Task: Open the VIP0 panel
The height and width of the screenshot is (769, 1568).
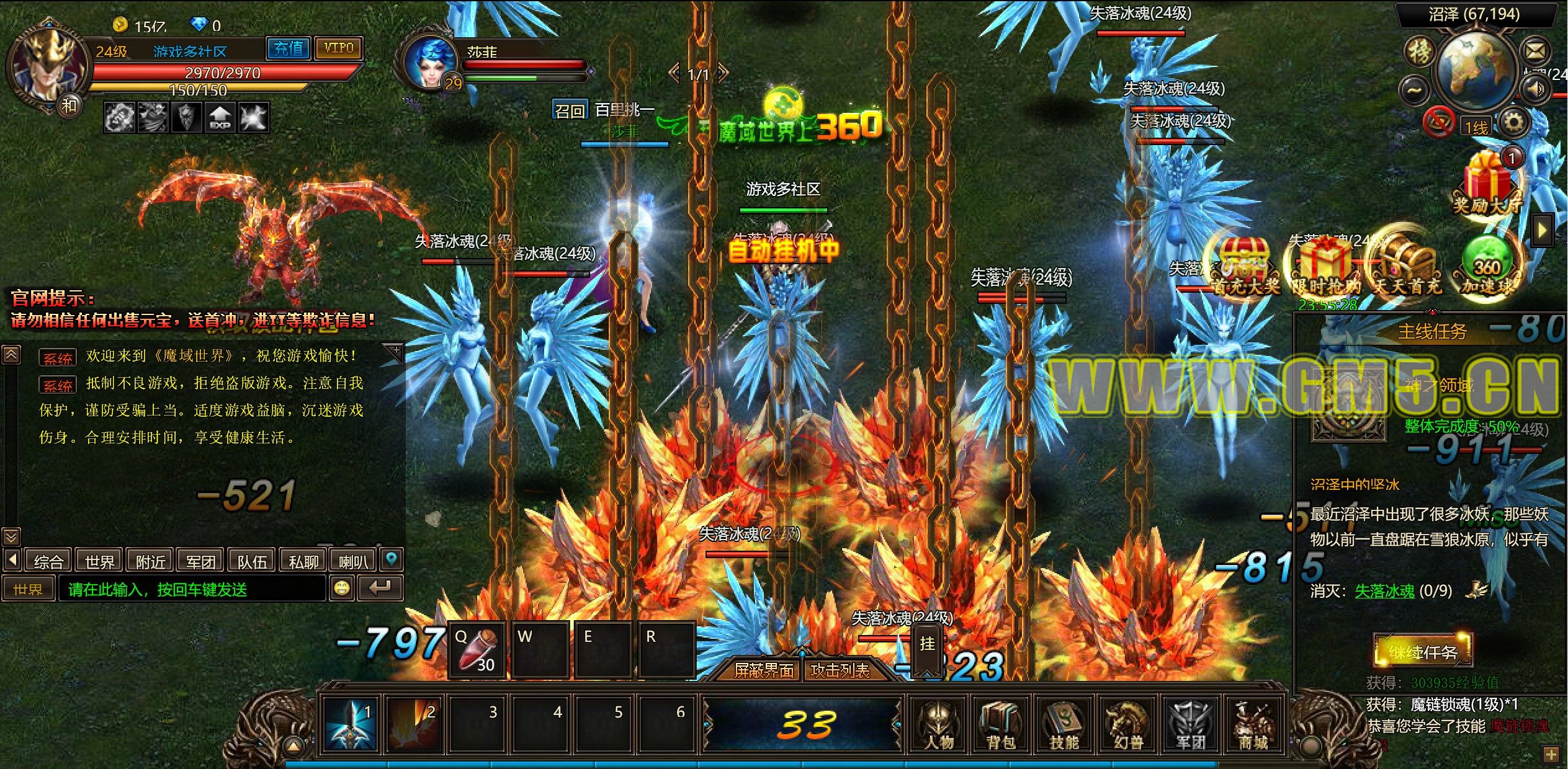Action: [338, 48]
